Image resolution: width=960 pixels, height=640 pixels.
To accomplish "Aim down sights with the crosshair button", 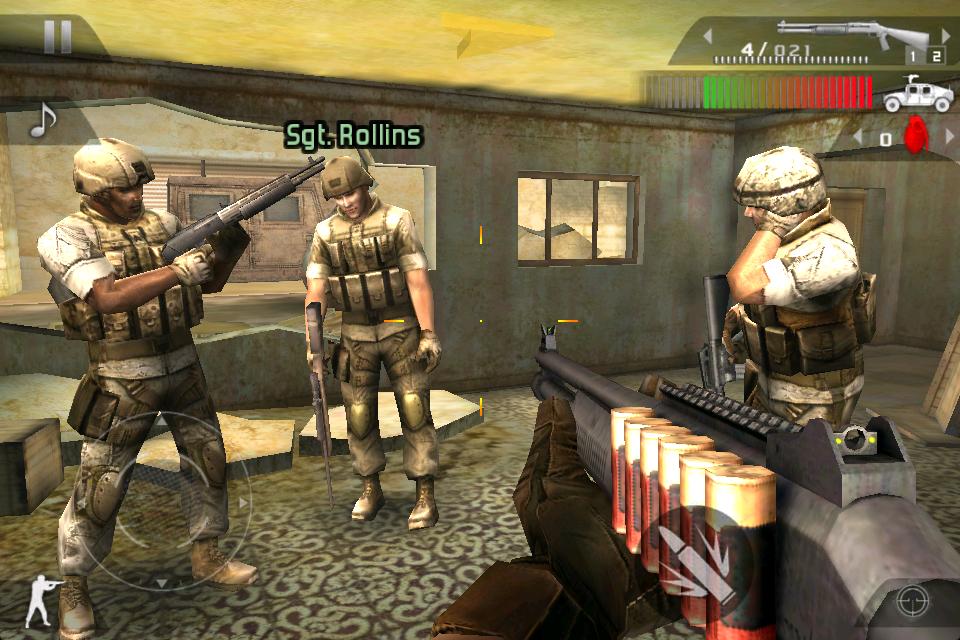I will tap(911, 600).
